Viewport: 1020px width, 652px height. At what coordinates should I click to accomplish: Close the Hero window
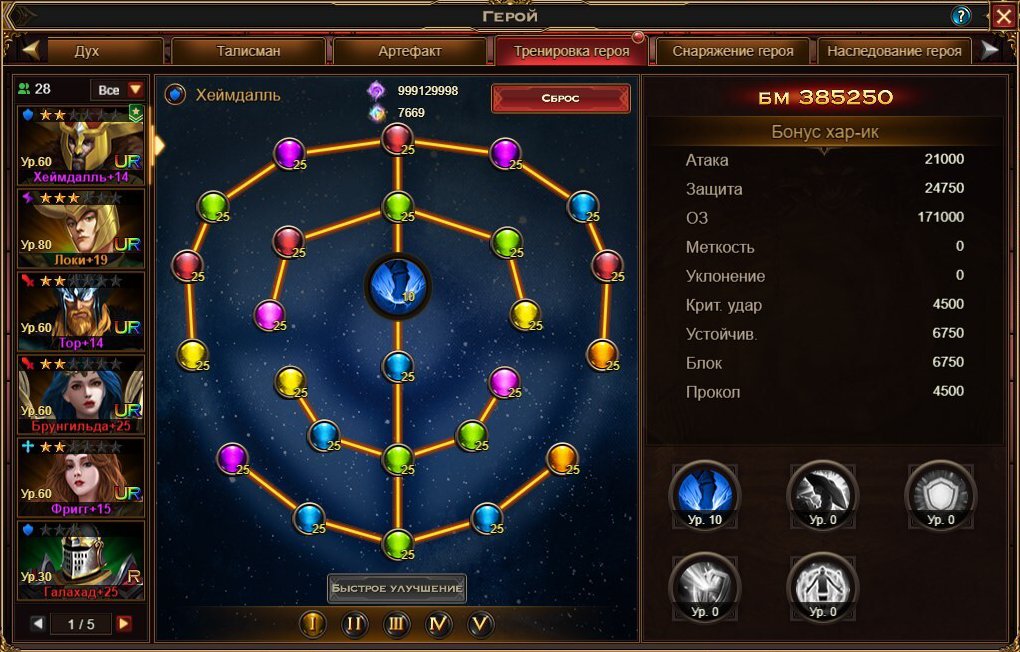(1003, 15)
